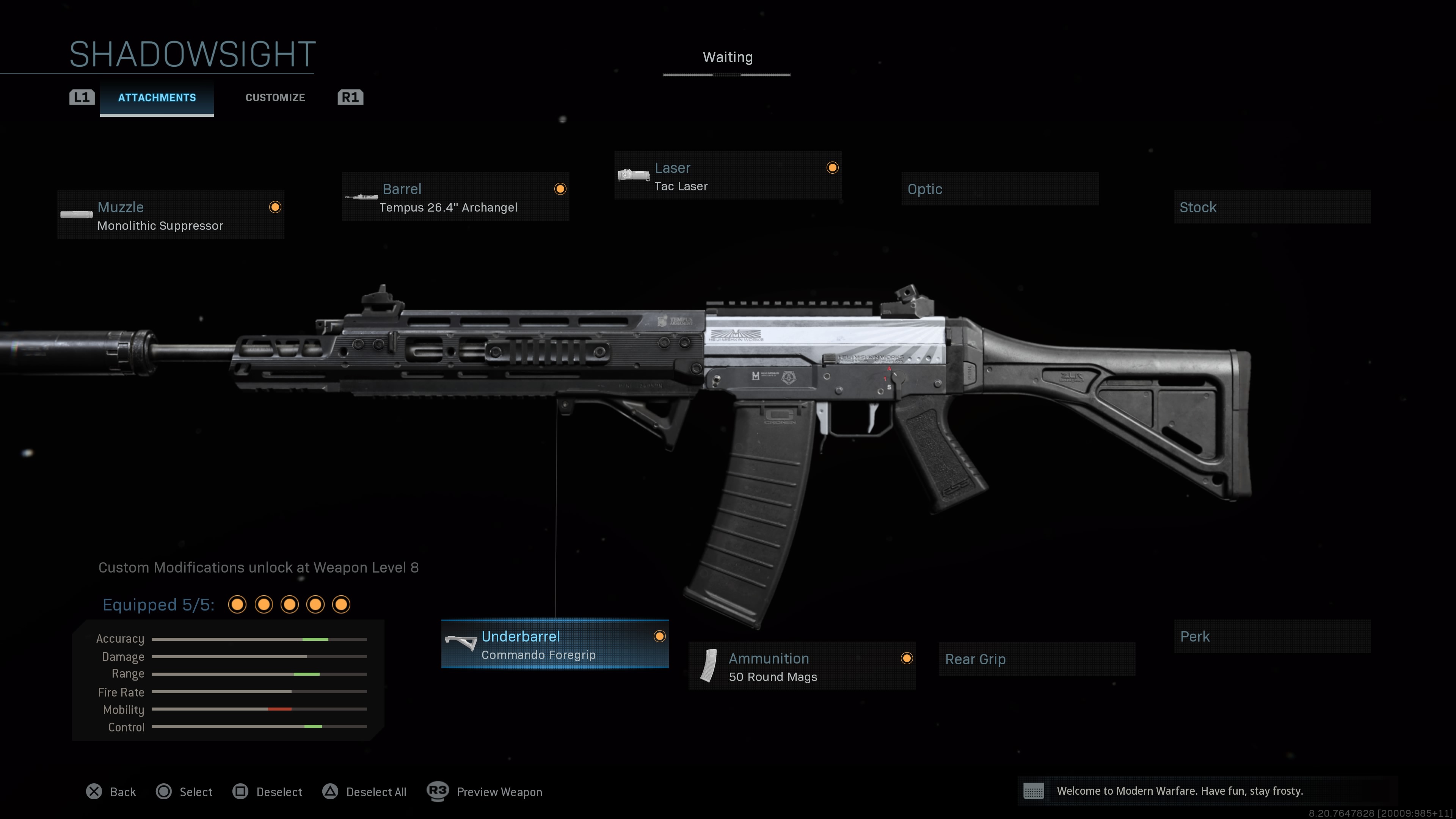Click the Underbarrel Commando Foregrip icon
The image size is (1456, 819).
tap(461, 643)
